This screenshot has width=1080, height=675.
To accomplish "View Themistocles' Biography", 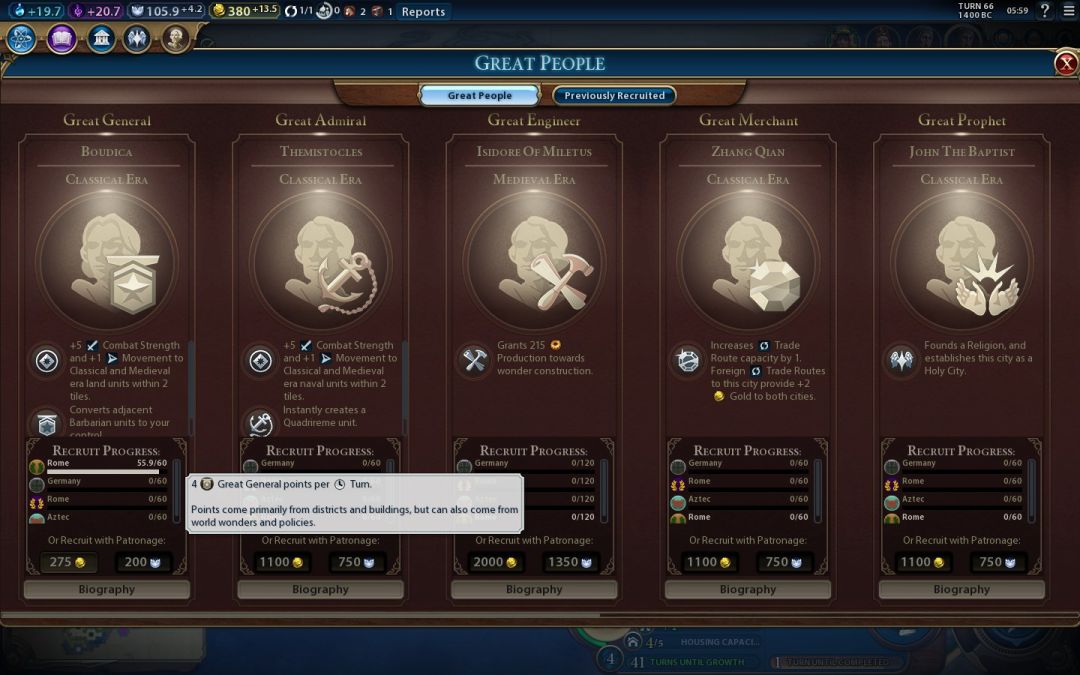I will point(320,590).
